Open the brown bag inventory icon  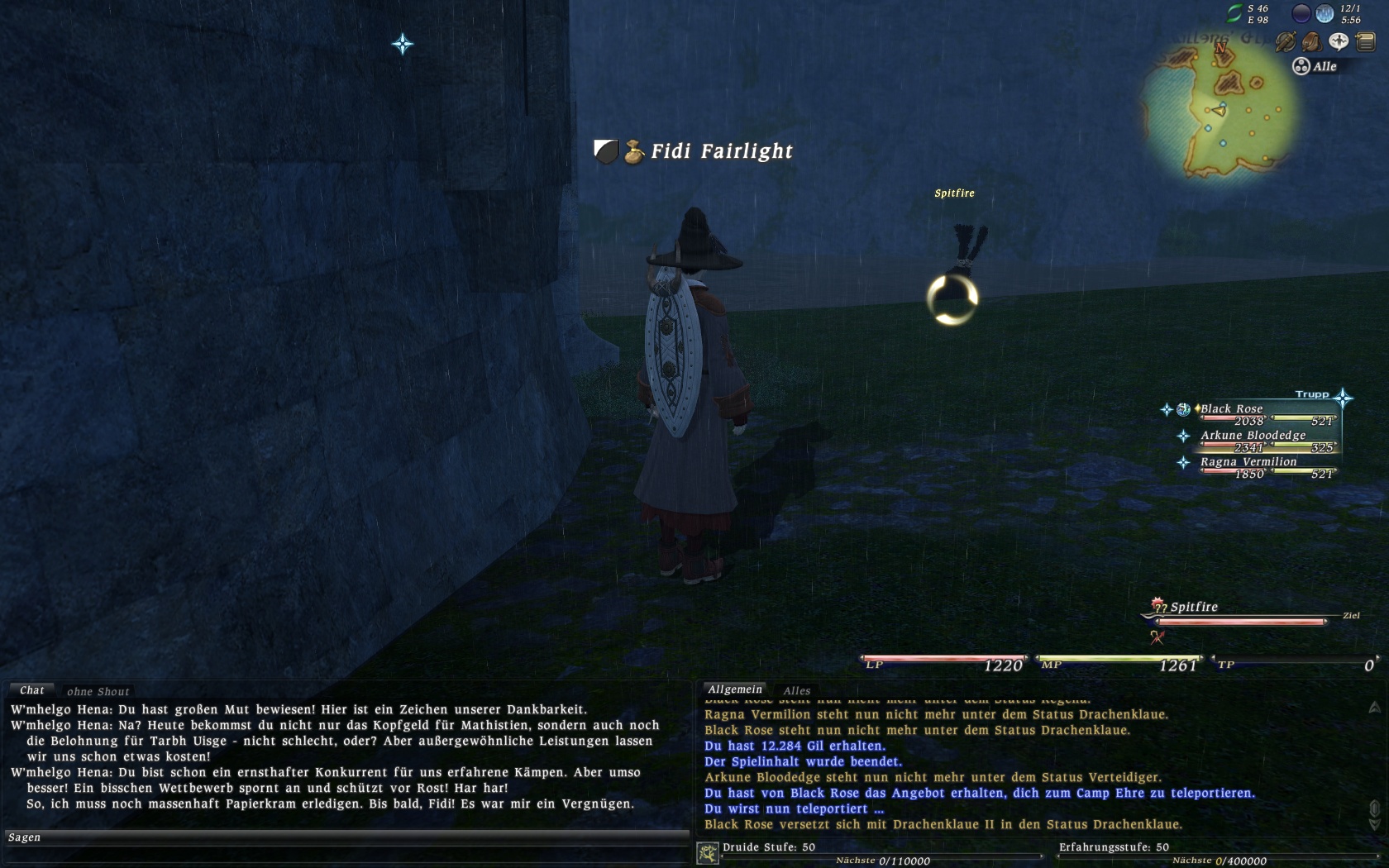pyautogui.click(x=1312, y=41)
